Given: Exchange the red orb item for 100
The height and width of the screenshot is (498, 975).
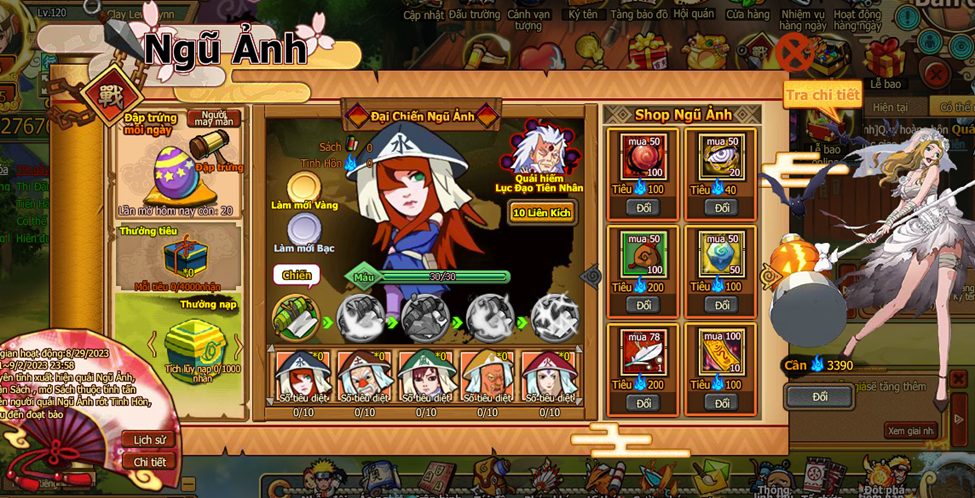Looking at the screenshot, I should click(643, 208).
